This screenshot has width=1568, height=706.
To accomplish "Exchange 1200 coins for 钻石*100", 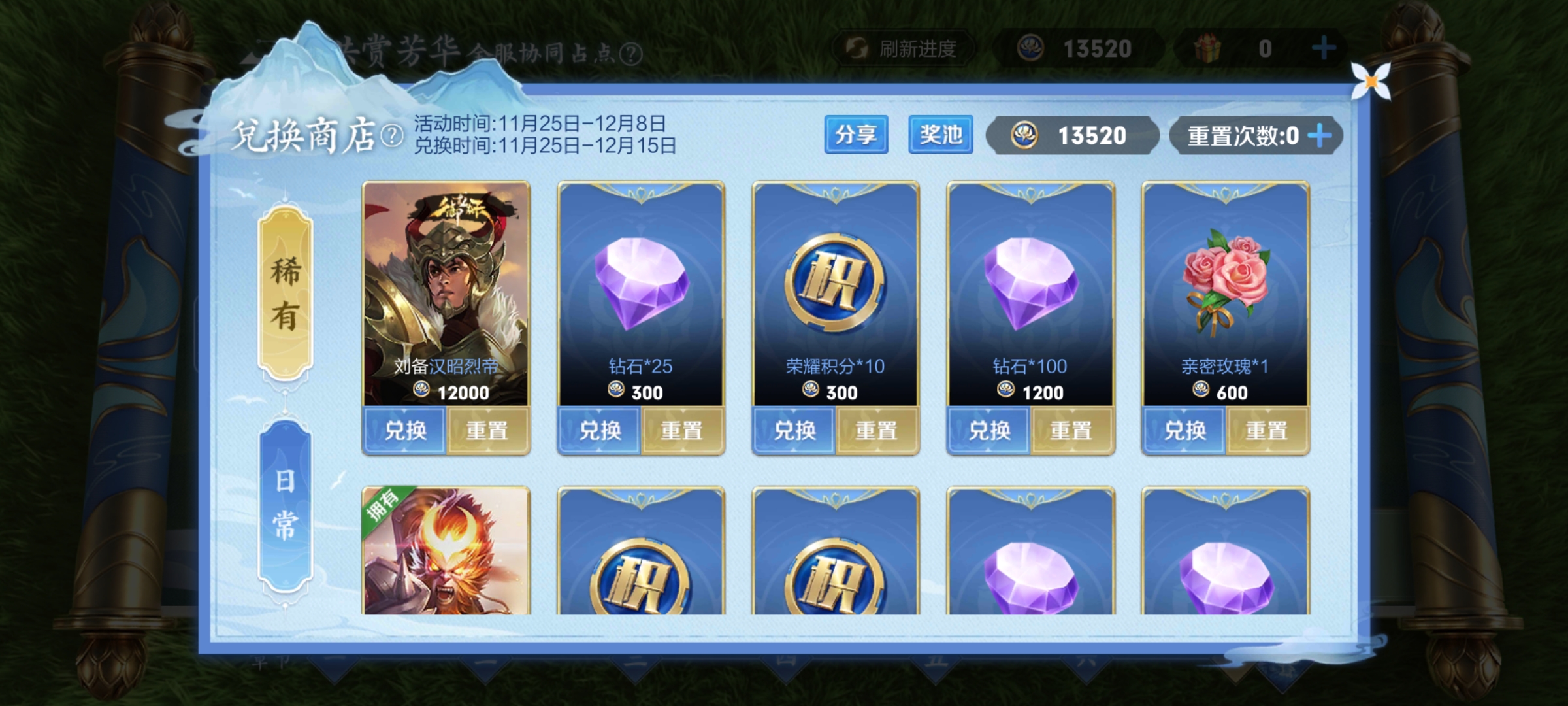I will 989,430.
